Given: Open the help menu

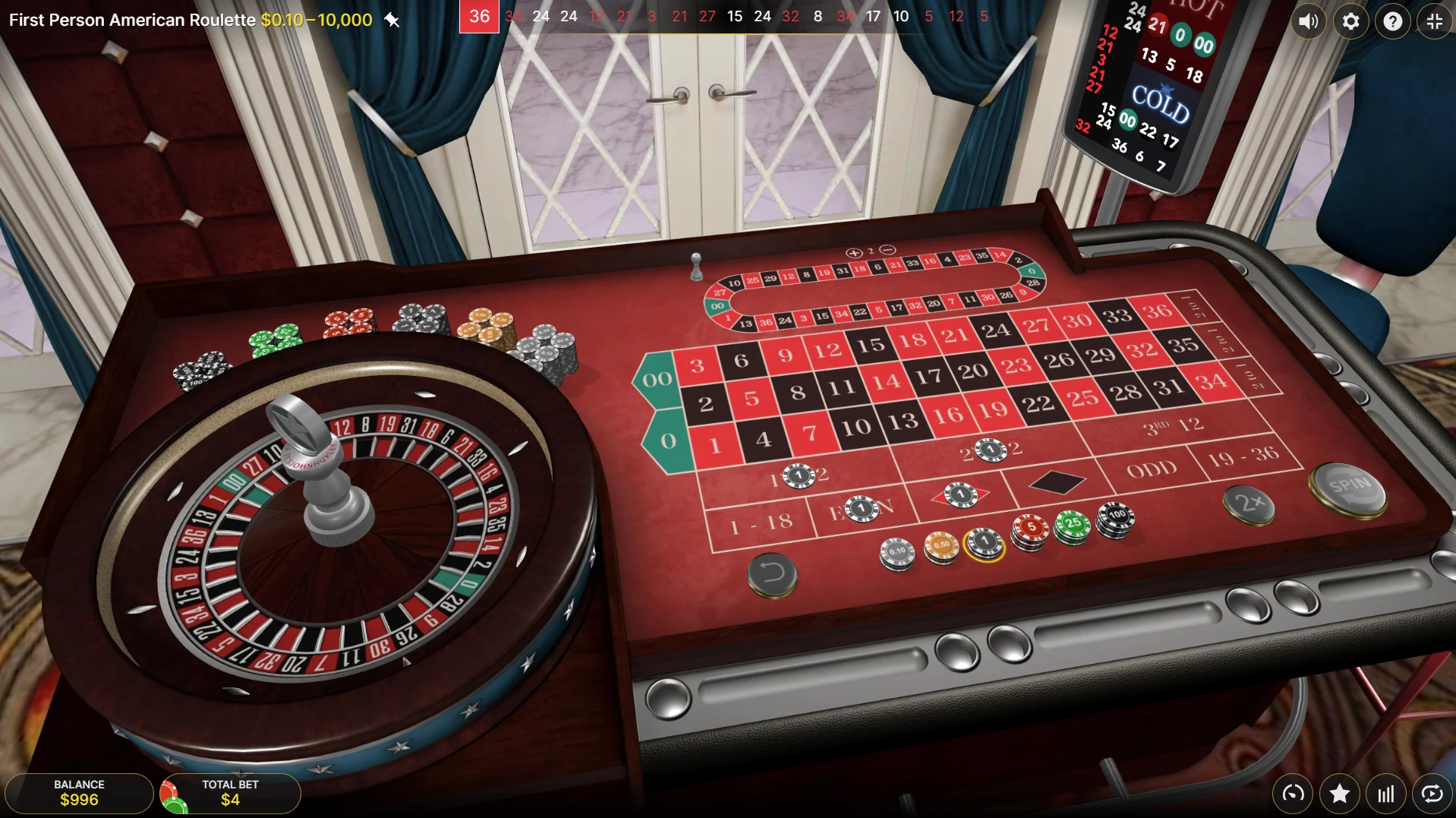Looking at the screenshot, I should click(1392, 21).
